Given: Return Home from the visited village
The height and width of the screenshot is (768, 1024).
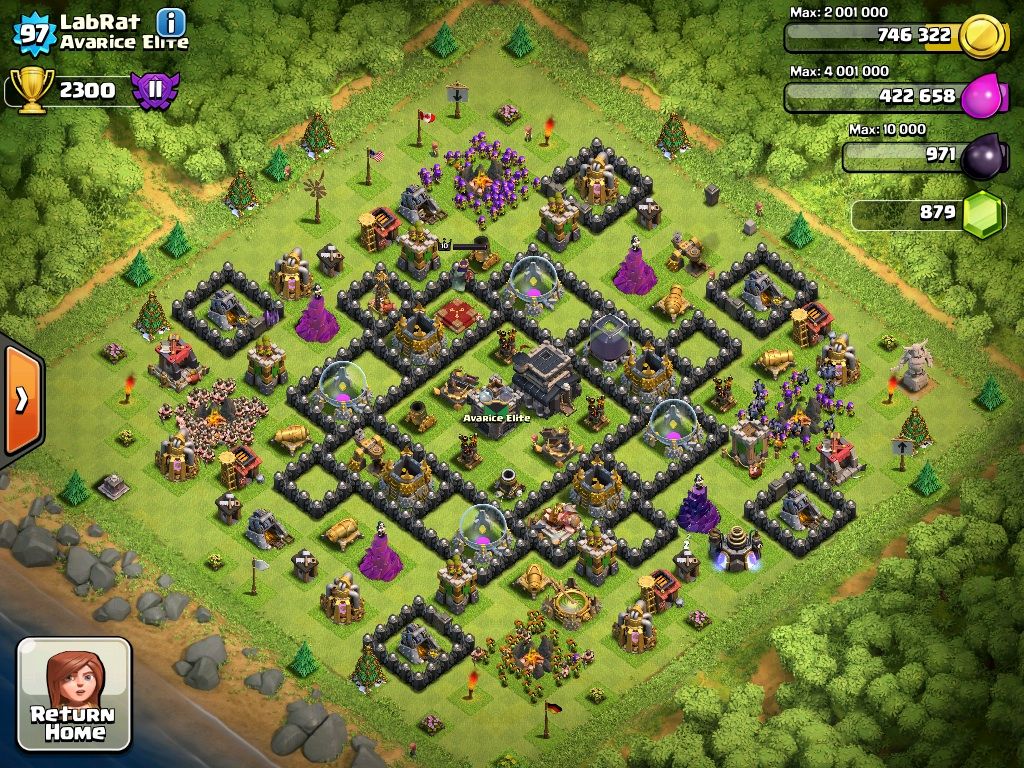Looking at the screenshot, I should [74, 694].
